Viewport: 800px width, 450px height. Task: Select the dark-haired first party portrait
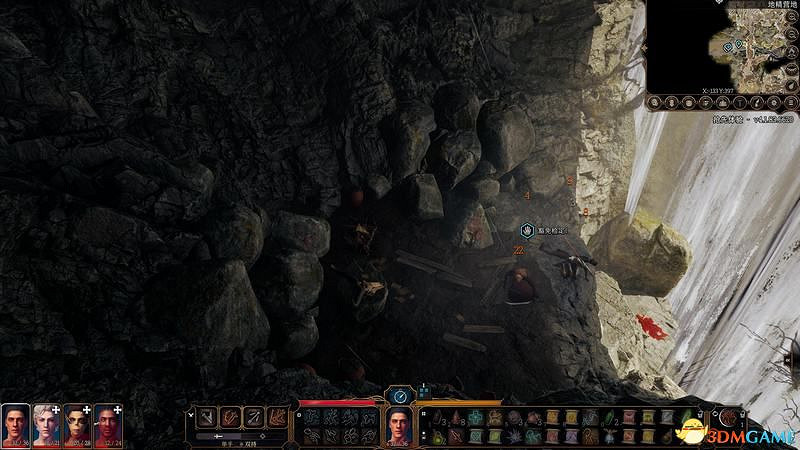pos(16,424)
